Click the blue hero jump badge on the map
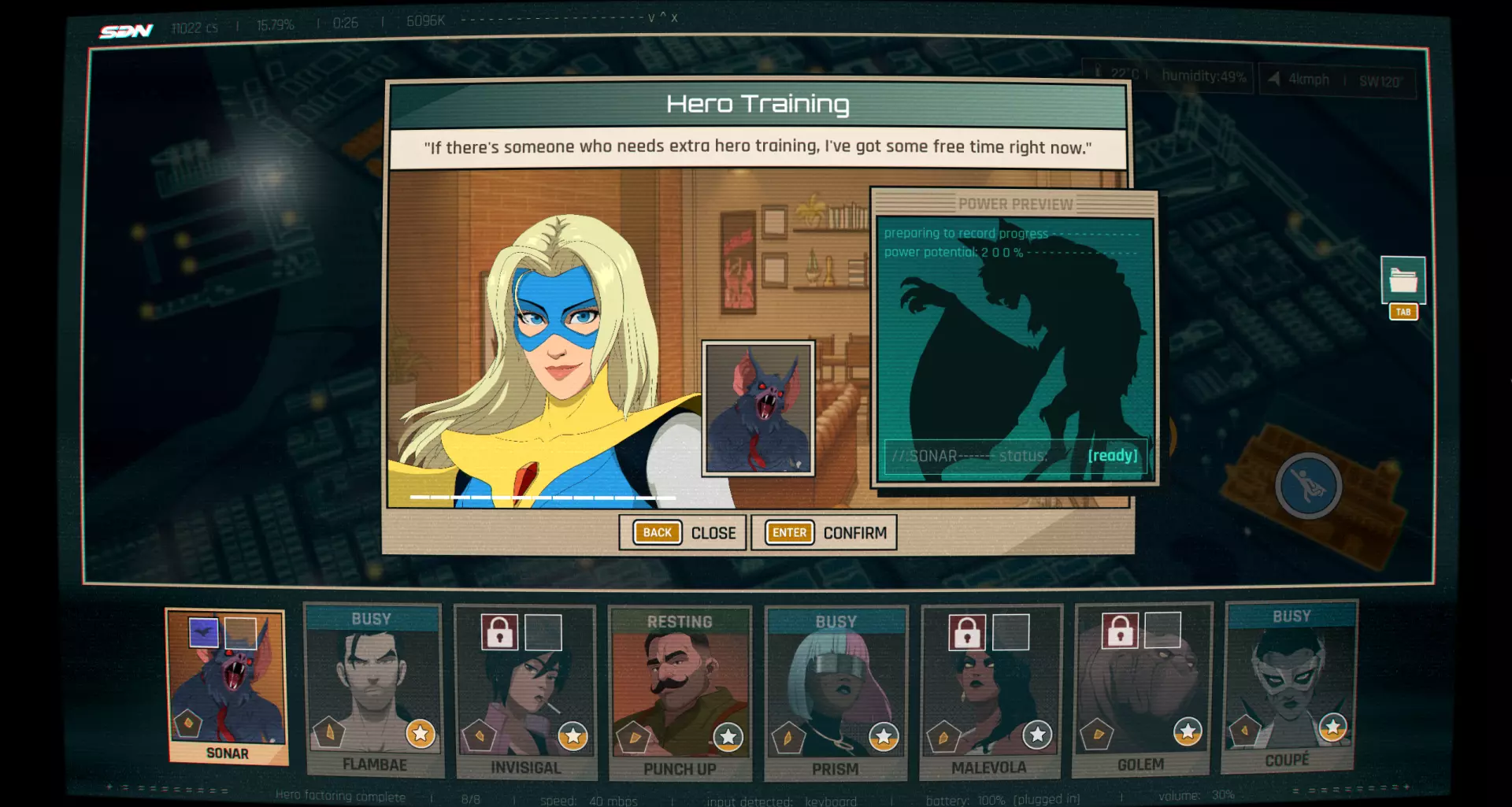1512x807 pixels. pos(1307,487)
